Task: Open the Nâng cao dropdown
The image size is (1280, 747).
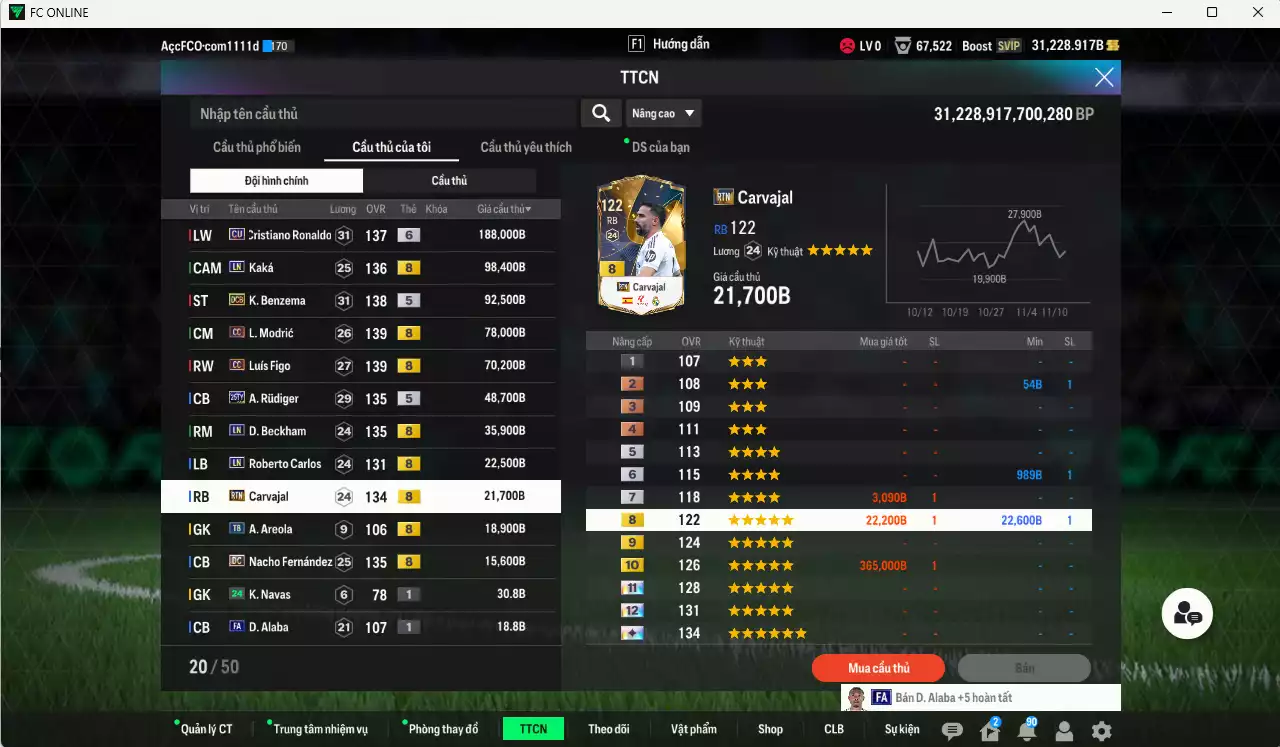Action: click(x=663, y=113)
